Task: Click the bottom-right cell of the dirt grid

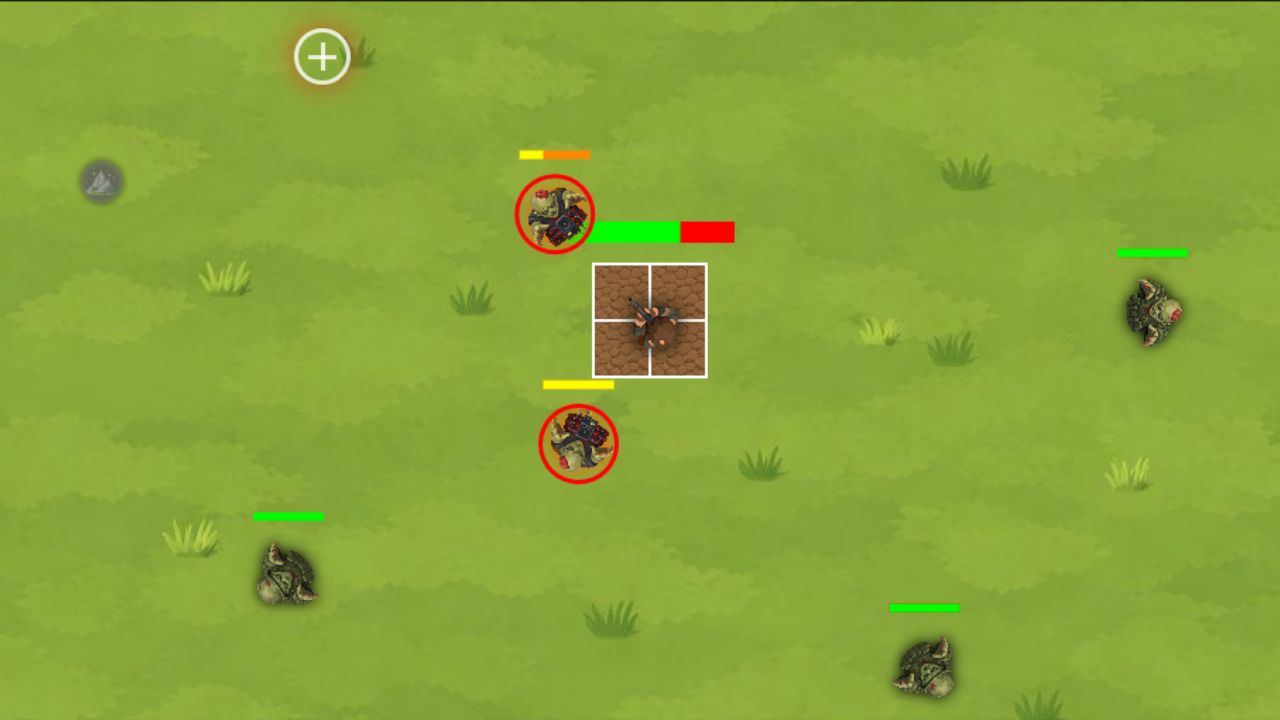Action: coord(680,350)
